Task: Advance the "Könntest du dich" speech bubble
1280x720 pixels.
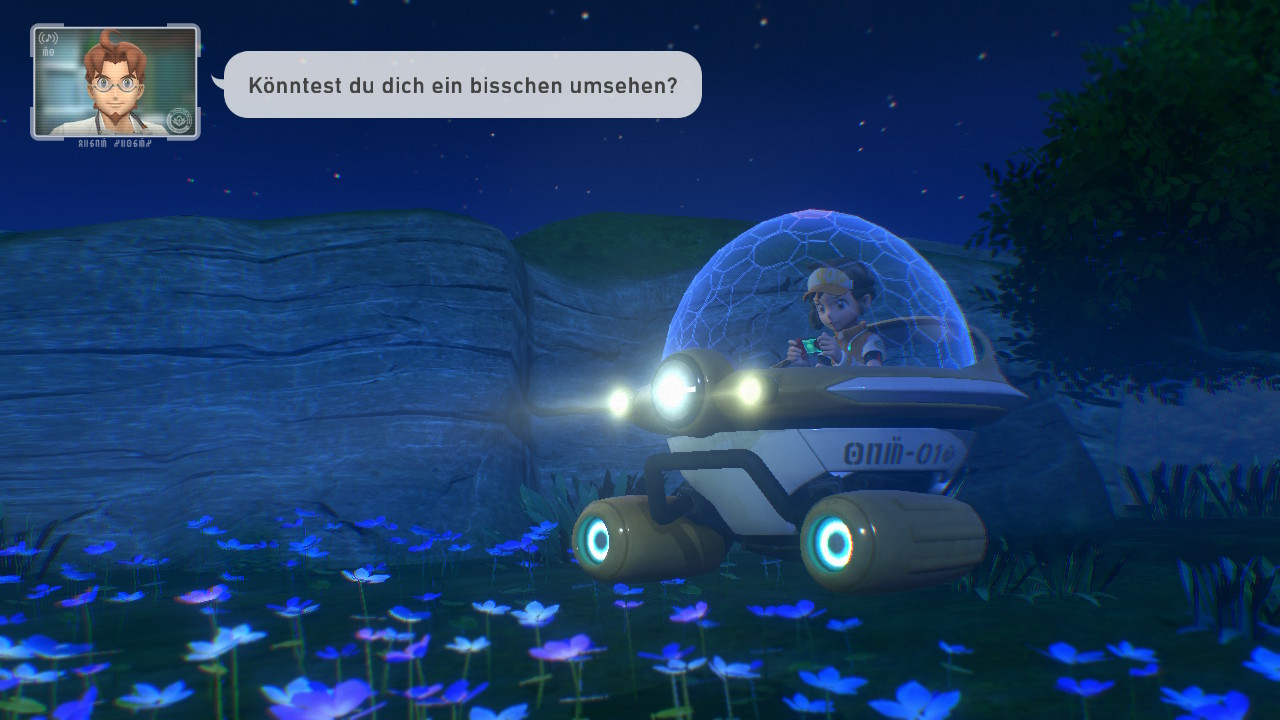Action: pos(462,85)
